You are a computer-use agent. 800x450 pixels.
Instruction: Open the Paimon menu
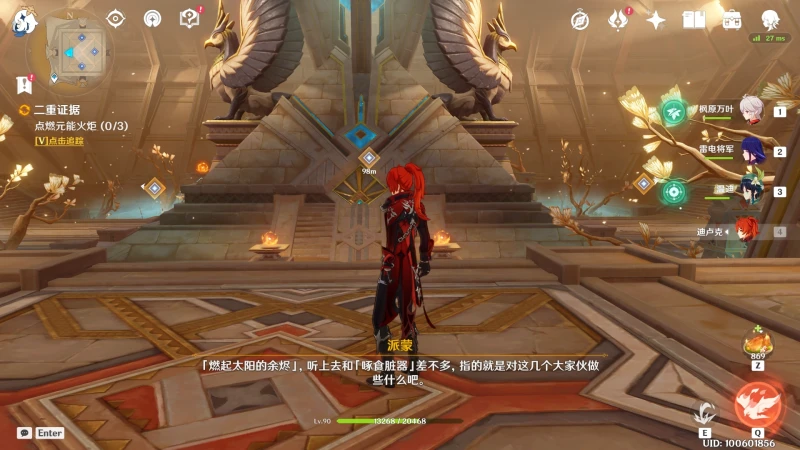click(x=22, y=22)
